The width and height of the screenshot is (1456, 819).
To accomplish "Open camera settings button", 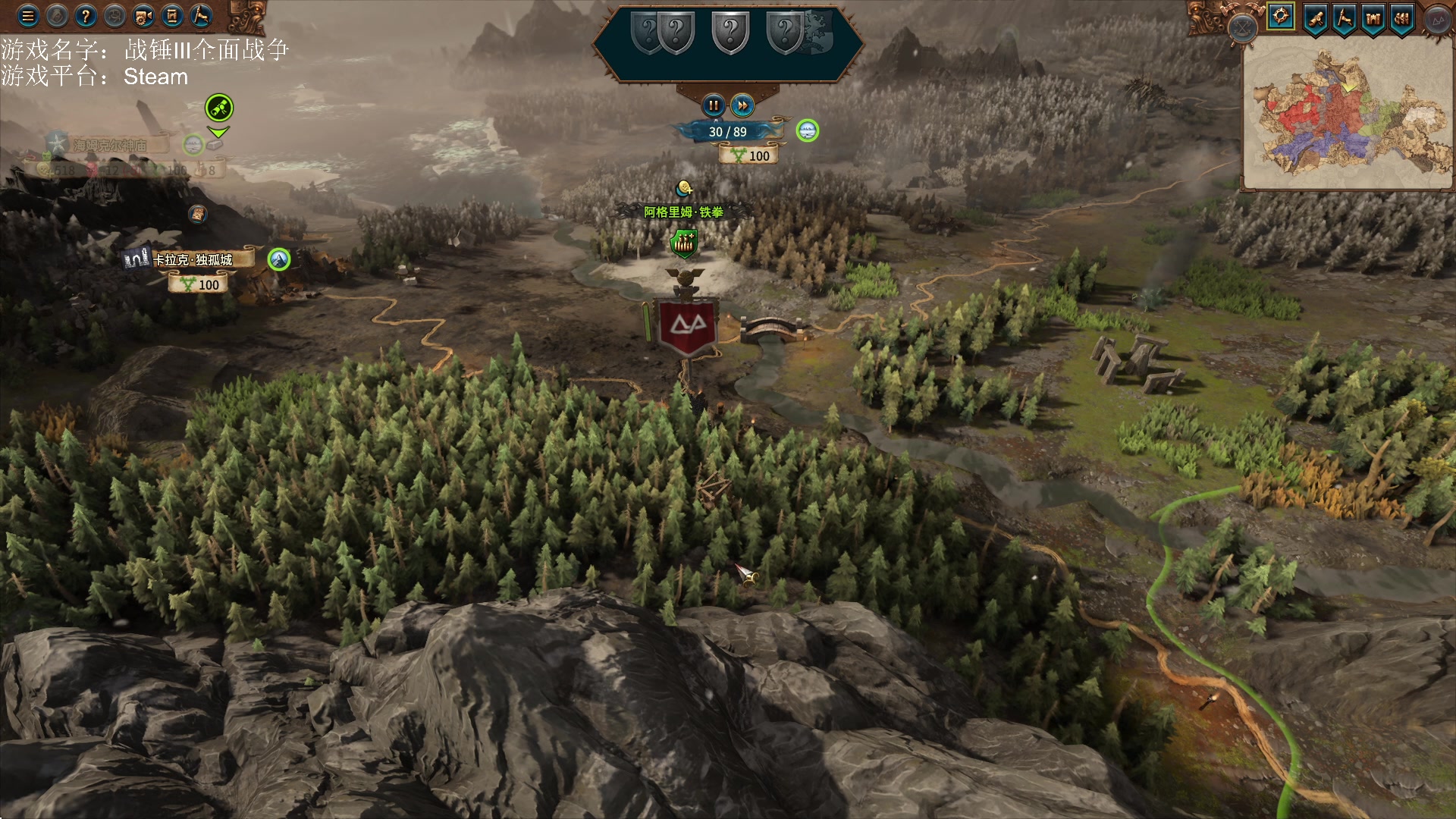I will pyautogui.click(x=143, y=16).
